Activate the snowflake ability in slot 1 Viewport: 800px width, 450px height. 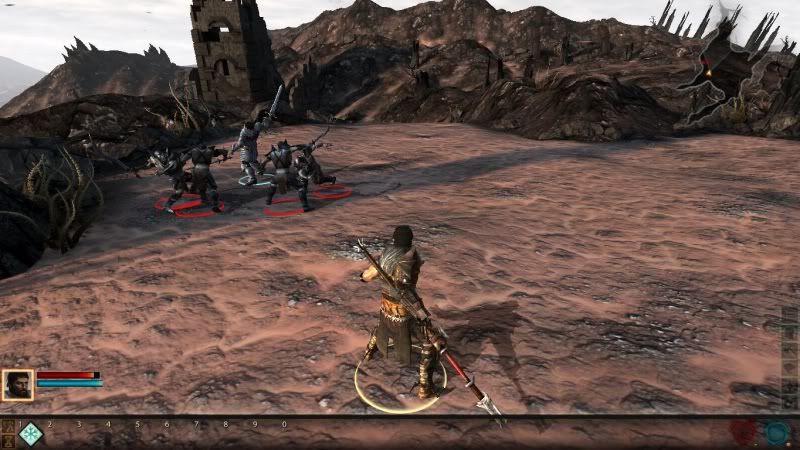pos(31,434)
